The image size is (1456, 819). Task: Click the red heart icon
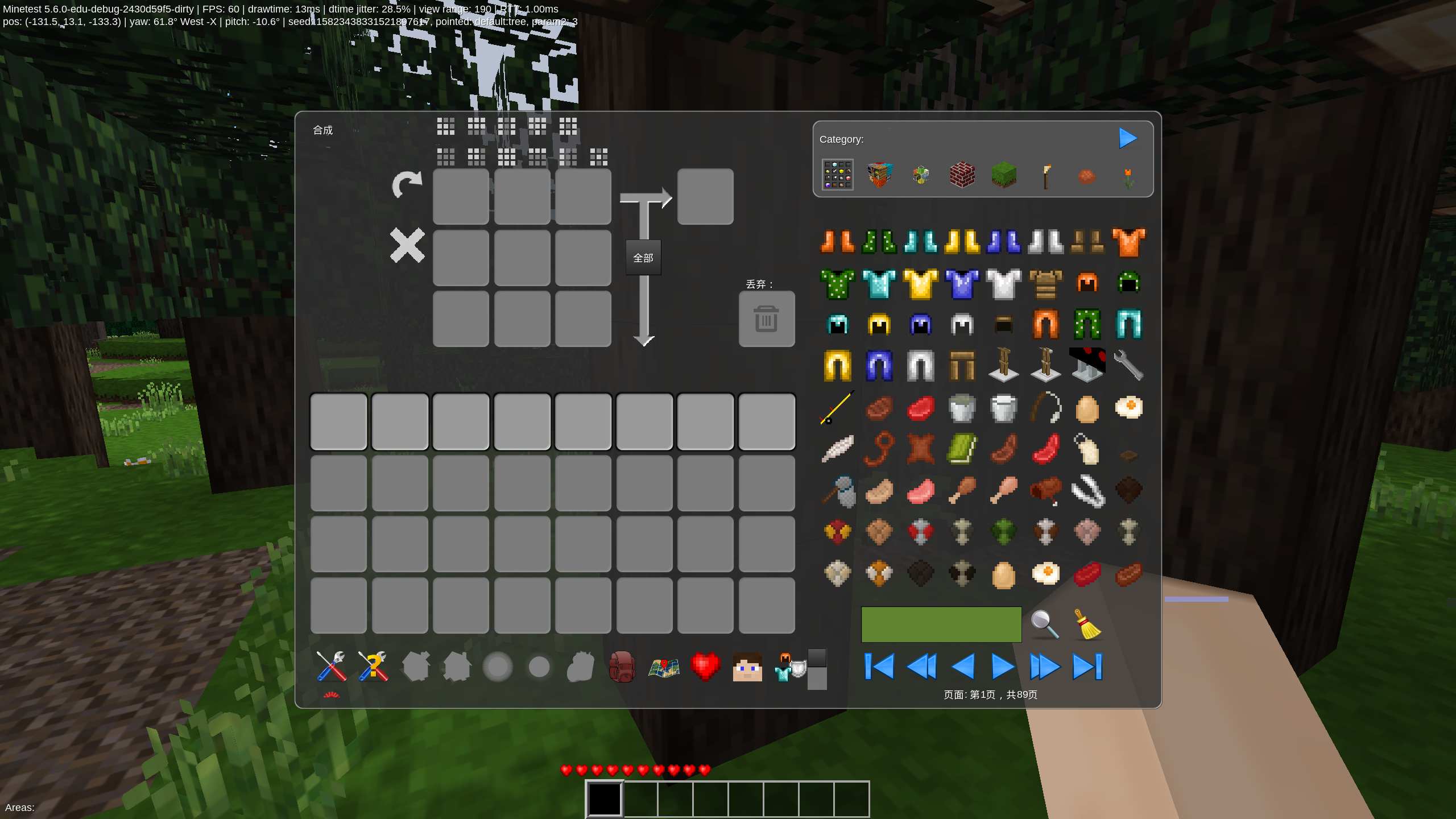[x=705, y=667]
